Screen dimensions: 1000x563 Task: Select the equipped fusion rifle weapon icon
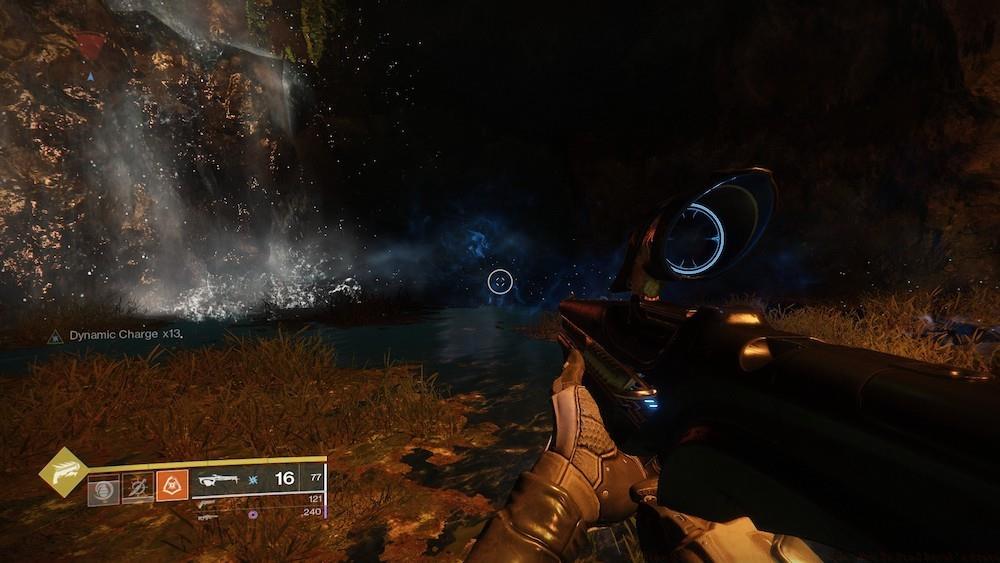coord(218,480)
